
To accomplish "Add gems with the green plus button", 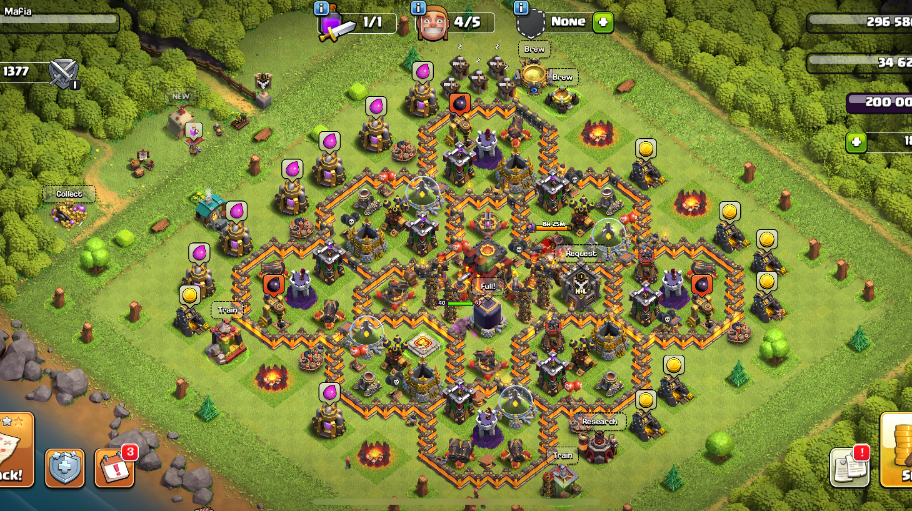I will tap(855, 141).
